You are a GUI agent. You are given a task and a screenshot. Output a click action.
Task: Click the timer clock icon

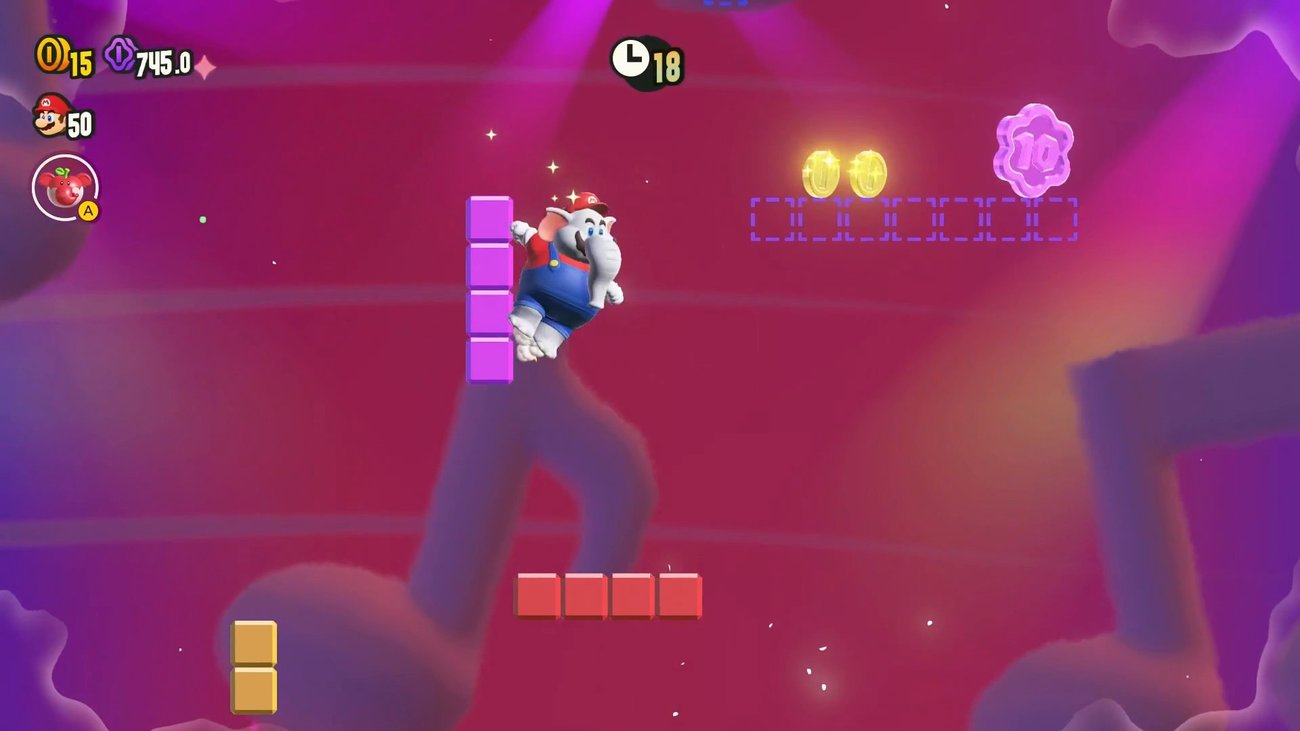coord(632,58)
